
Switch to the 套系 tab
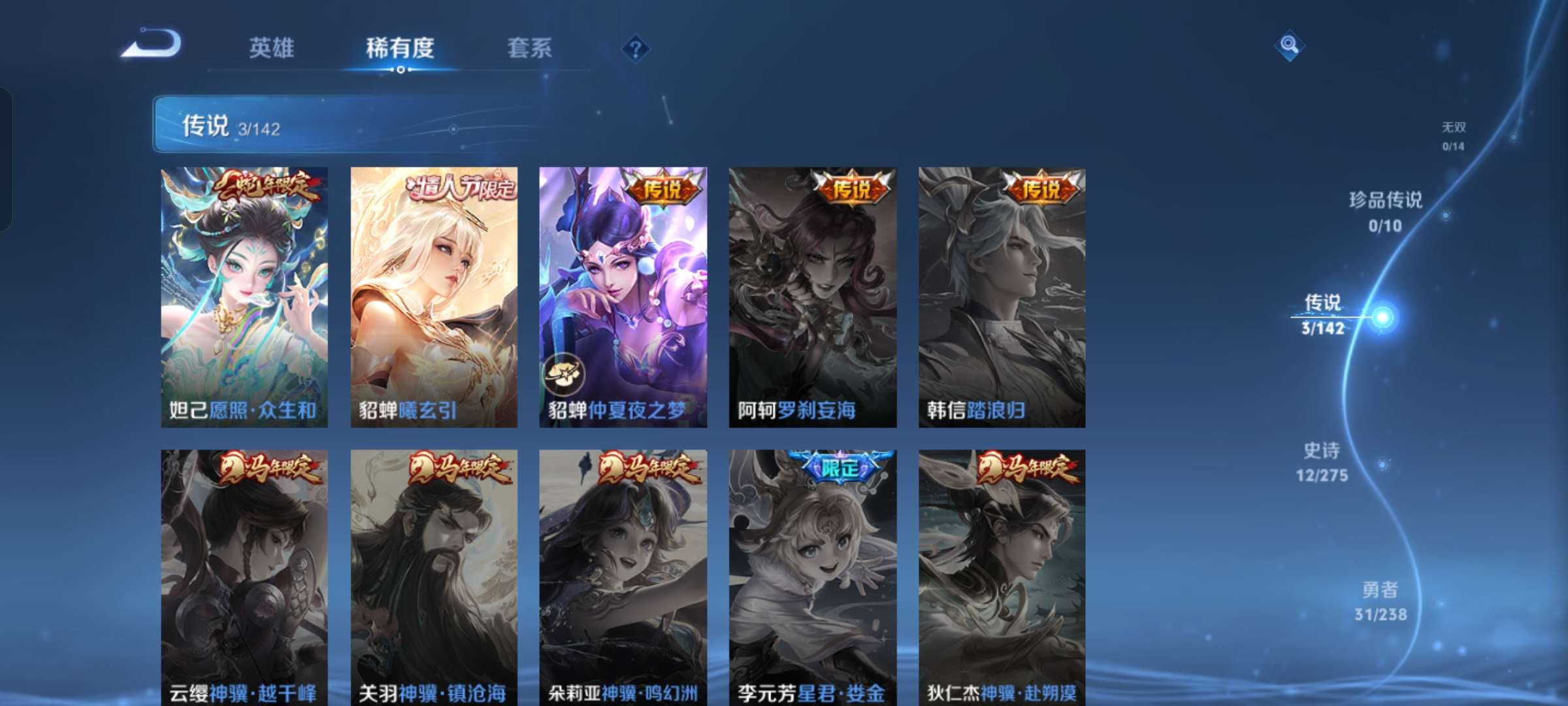(530, 47)
